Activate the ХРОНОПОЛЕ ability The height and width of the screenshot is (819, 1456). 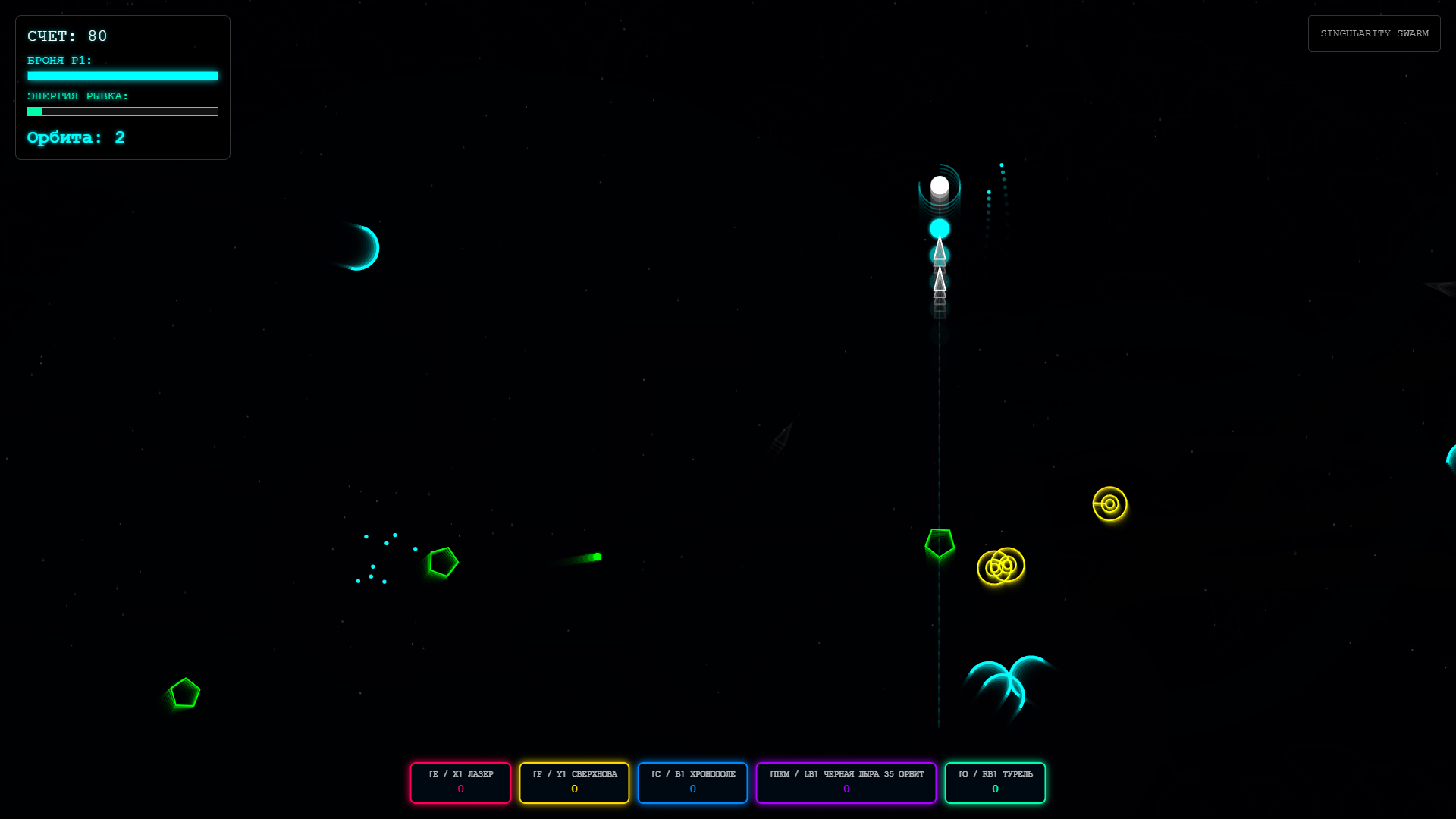coord(692,782)
